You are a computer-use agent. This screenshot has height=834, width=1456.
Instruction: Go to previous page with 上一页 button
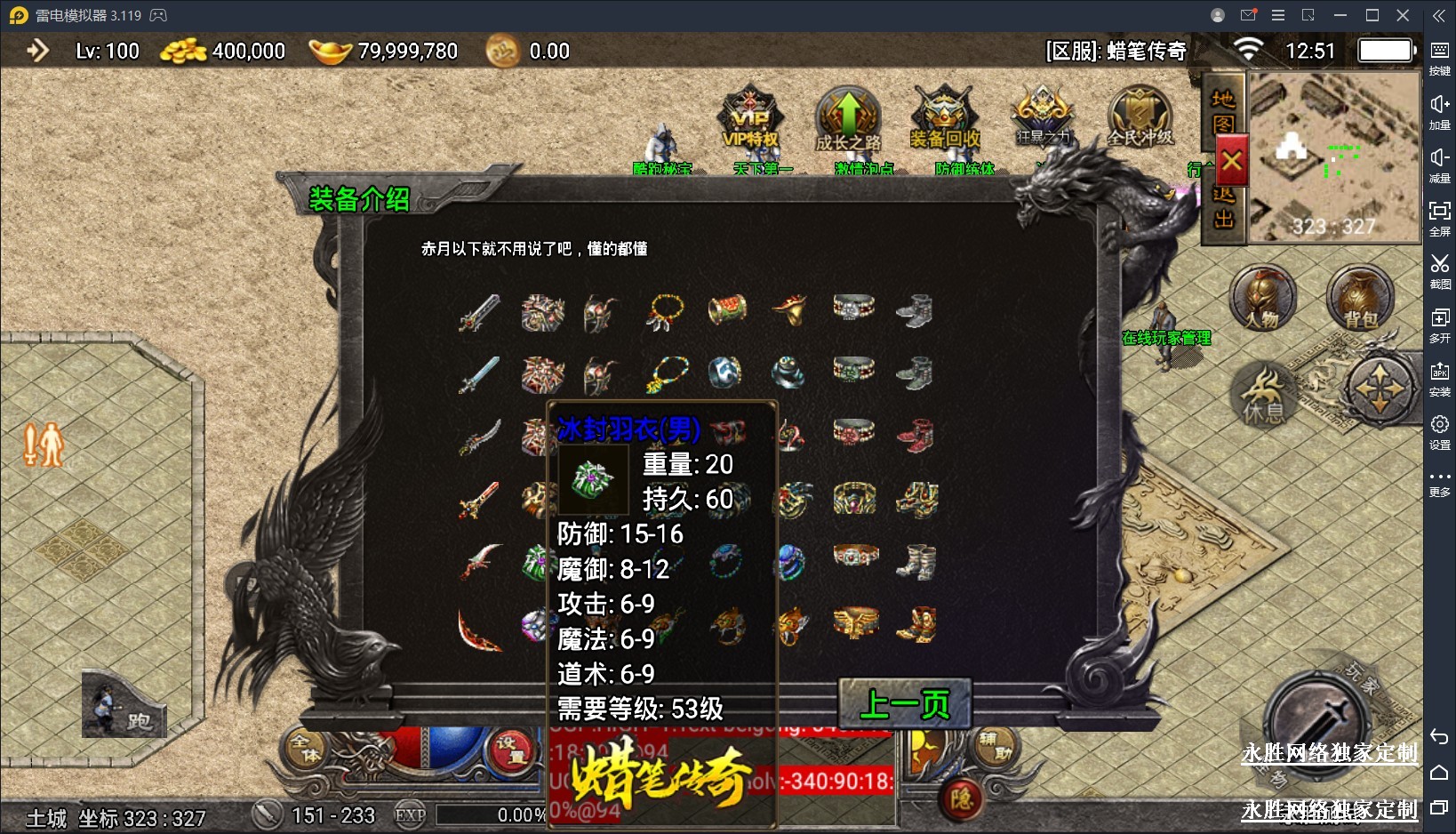tap(905, 705)
